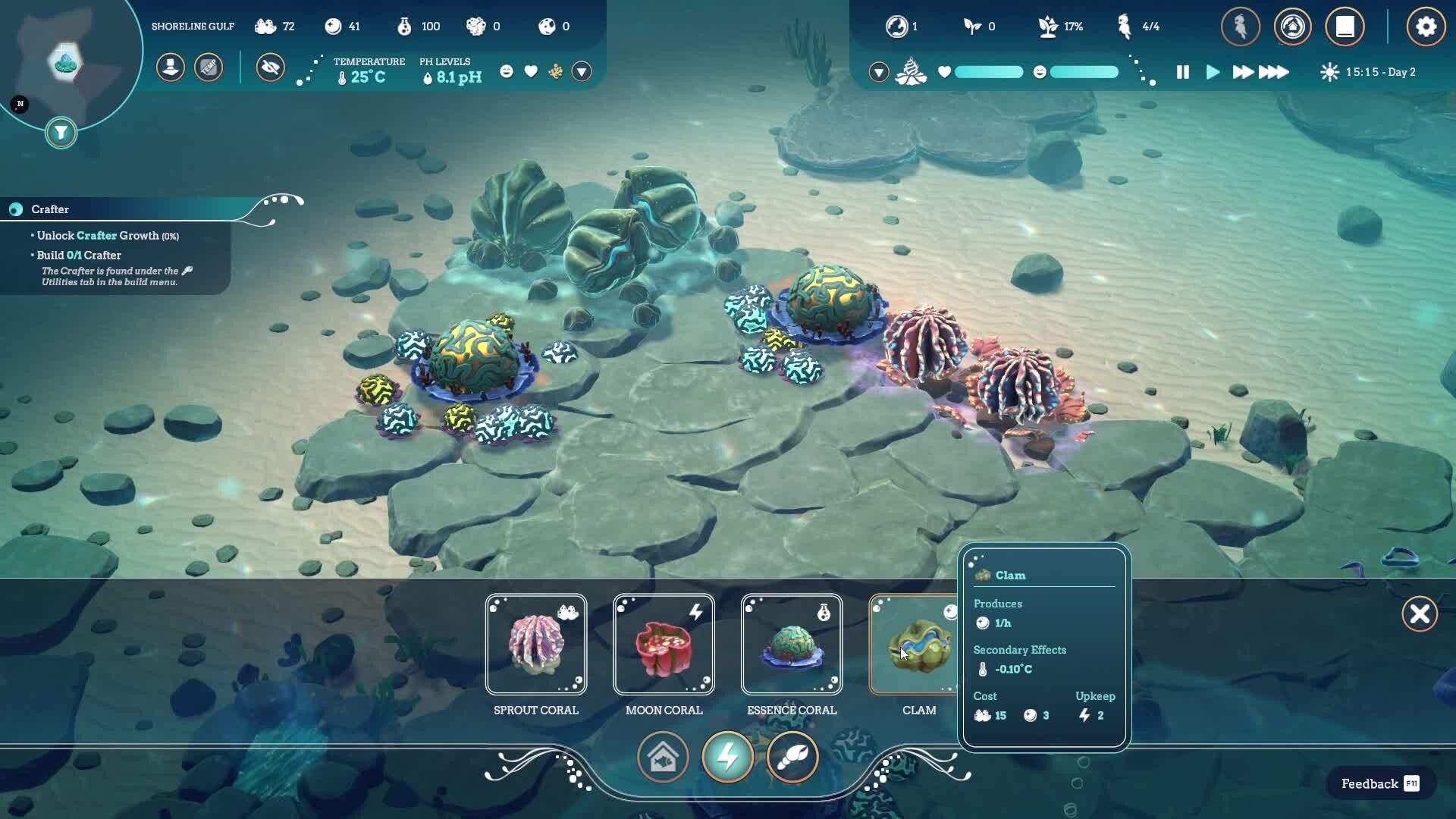
Task: Select the Sprout Coral build card
Action: (x=536, y=645)
